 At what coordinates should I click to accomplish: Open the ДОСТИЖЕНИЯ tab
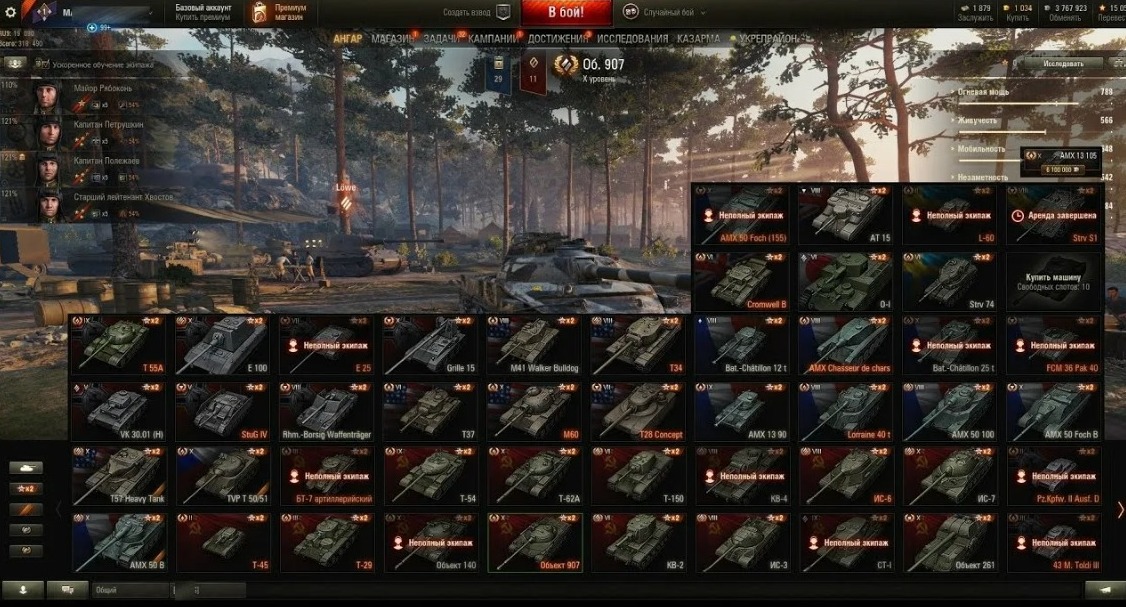tap(557, 39)
